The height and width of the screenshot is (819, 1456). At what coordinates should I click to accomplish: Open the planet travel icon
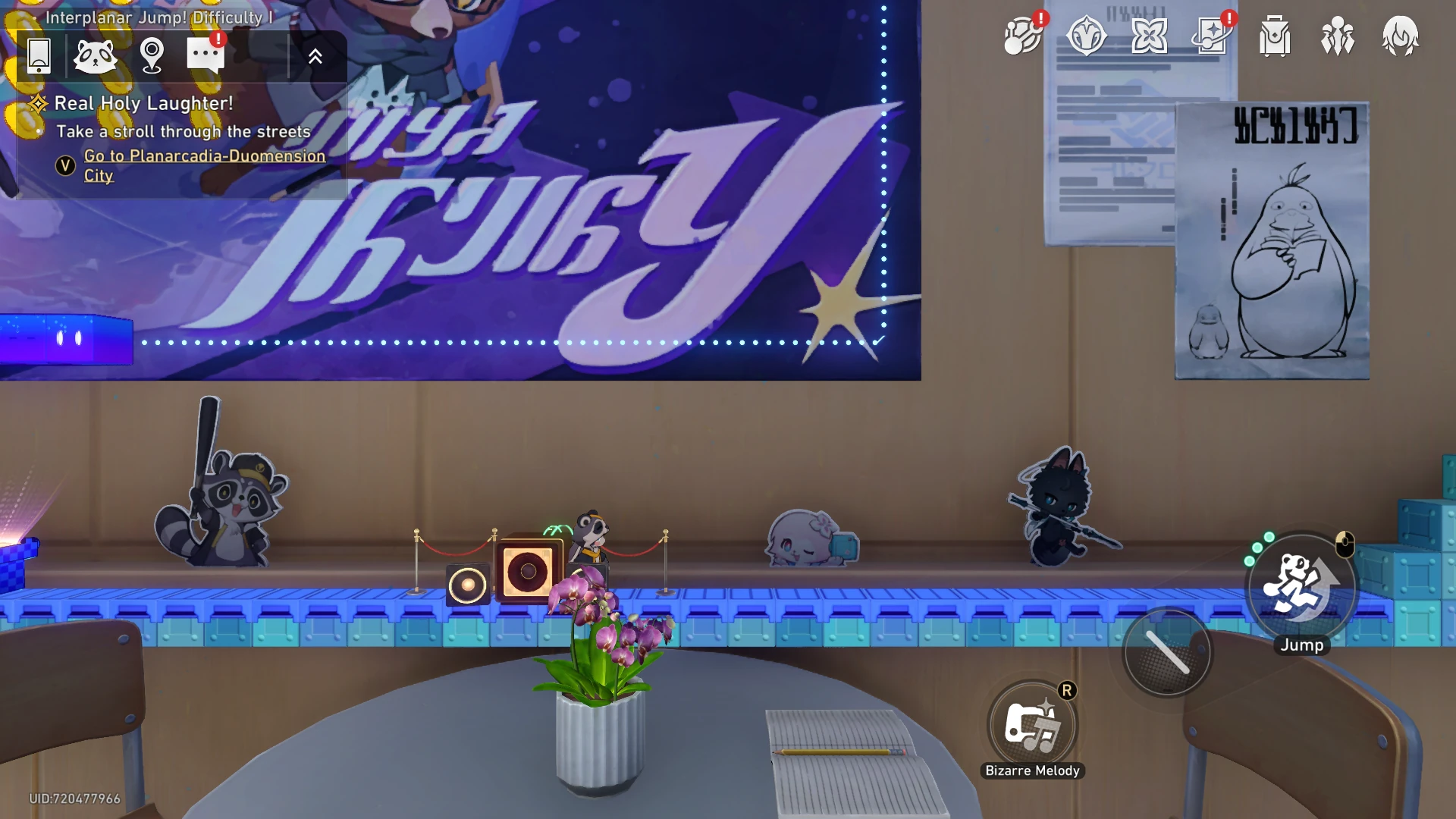coord(1022,36)
